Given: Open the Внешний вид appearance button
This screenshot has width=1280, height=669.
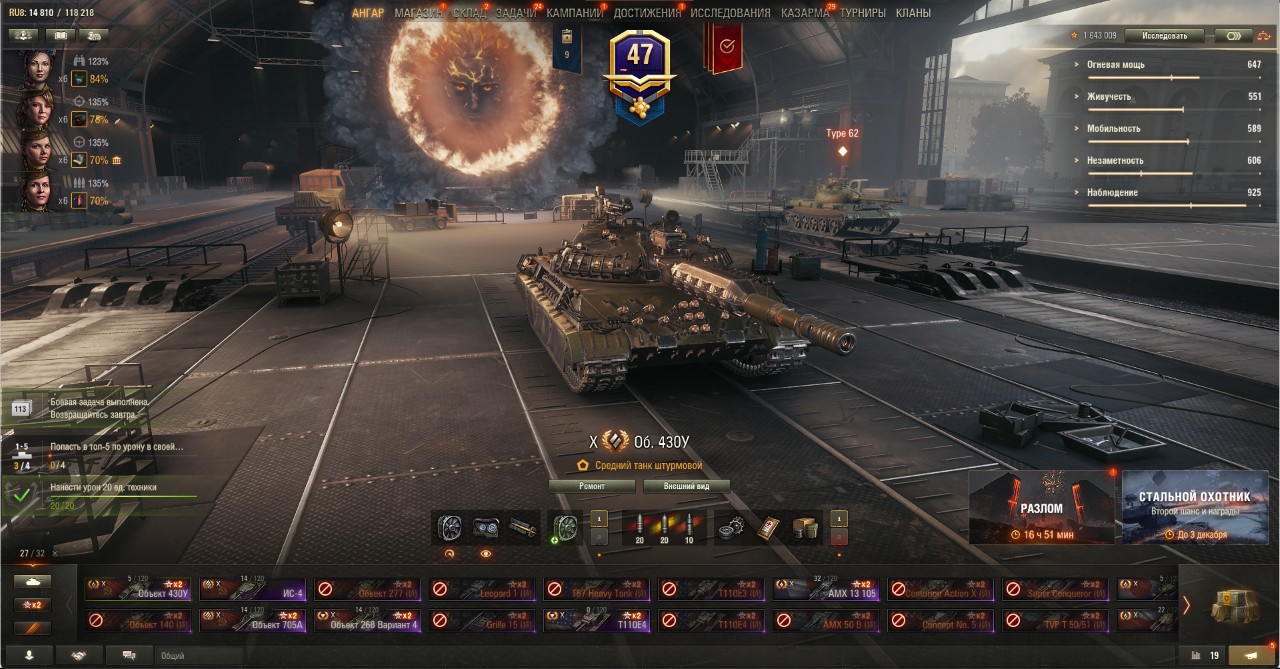Looking at the screenshot, I should coord(689,486).
